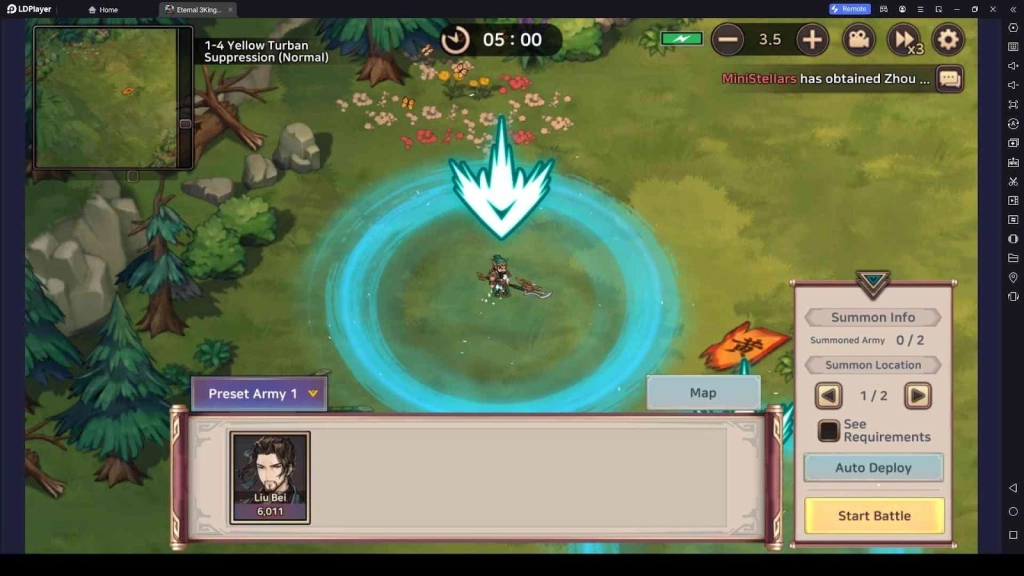Collapse the summon info panel arrow

point(873,283)
